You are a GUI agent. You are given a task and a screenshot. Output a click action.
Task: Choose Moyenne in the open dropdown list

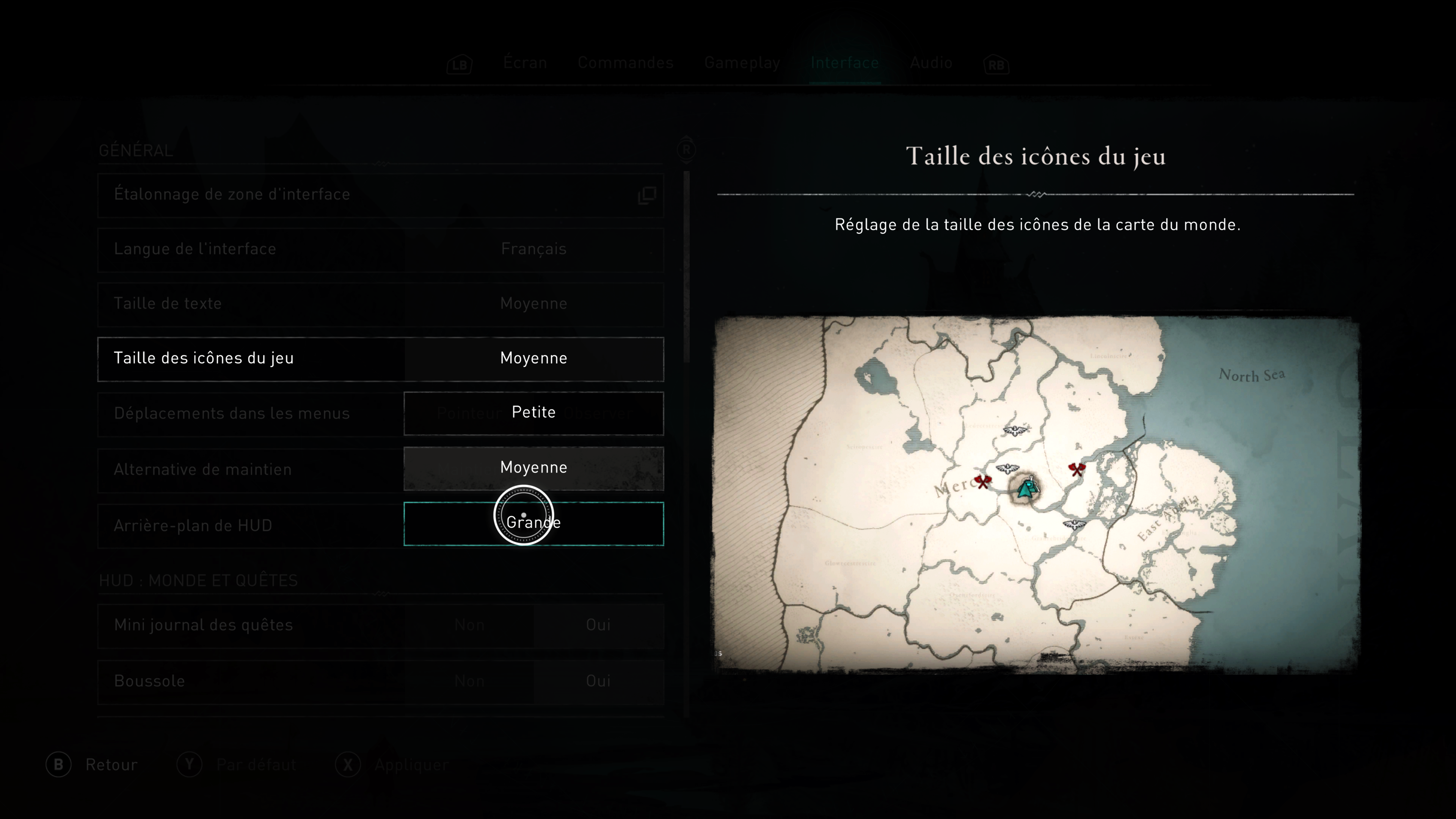pos(533,468)
